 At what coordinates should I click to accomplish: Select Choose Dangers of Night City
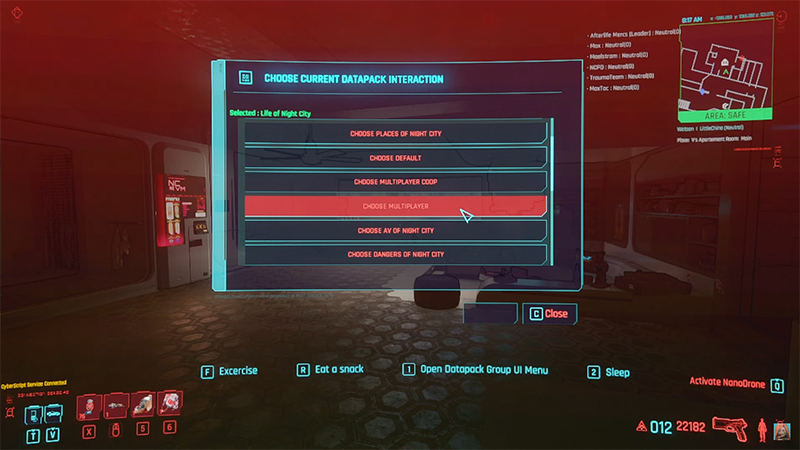pos(396,254)
